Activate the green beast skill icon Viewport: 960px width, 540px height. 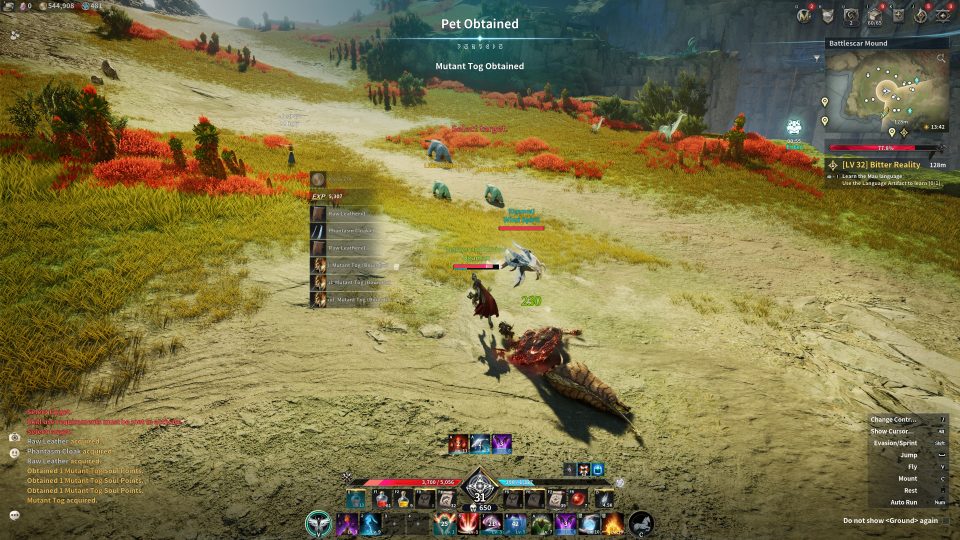(540, 523)
